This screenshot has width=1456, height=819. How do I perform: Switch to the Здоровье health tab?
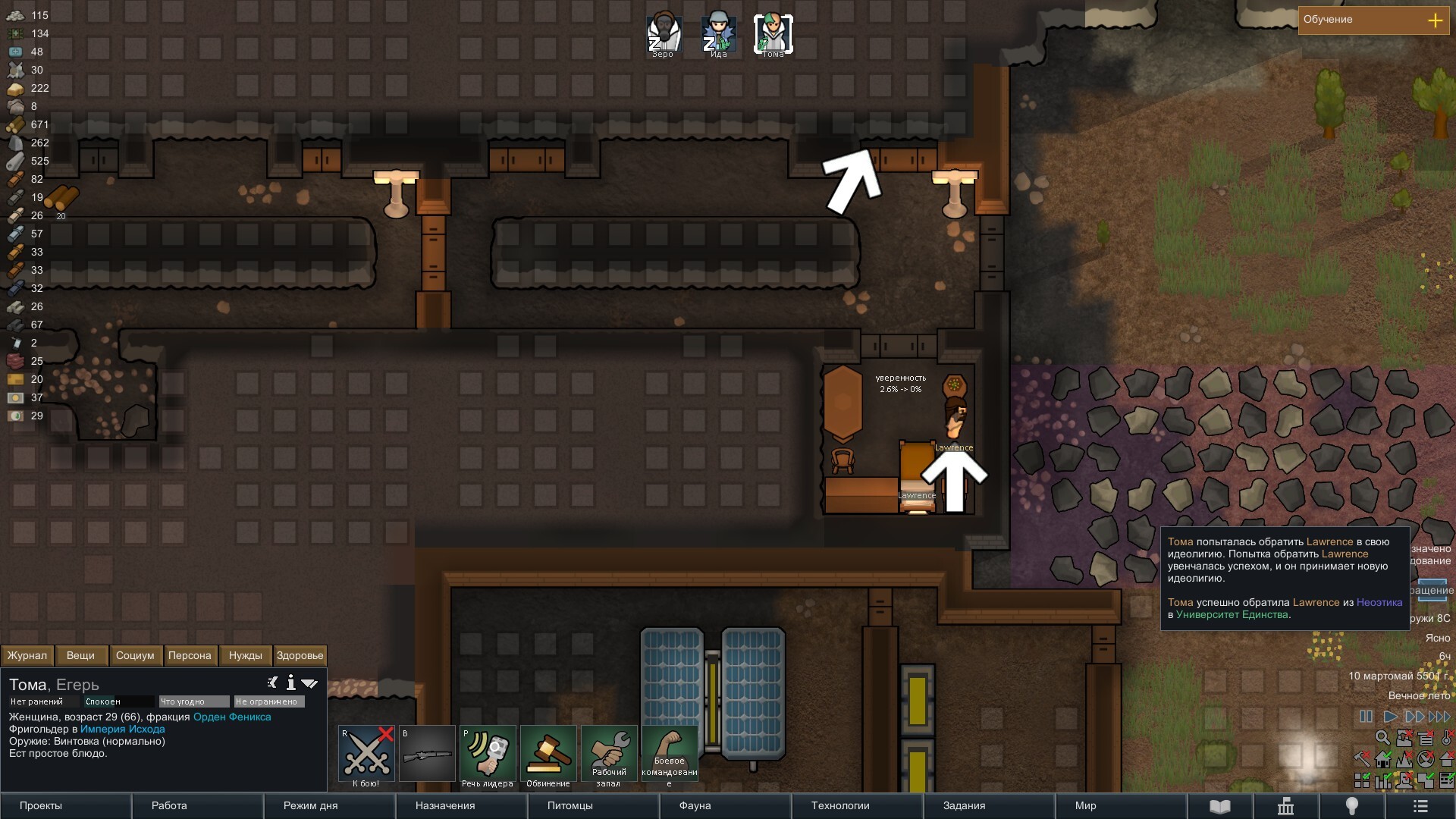click(300, 656)
